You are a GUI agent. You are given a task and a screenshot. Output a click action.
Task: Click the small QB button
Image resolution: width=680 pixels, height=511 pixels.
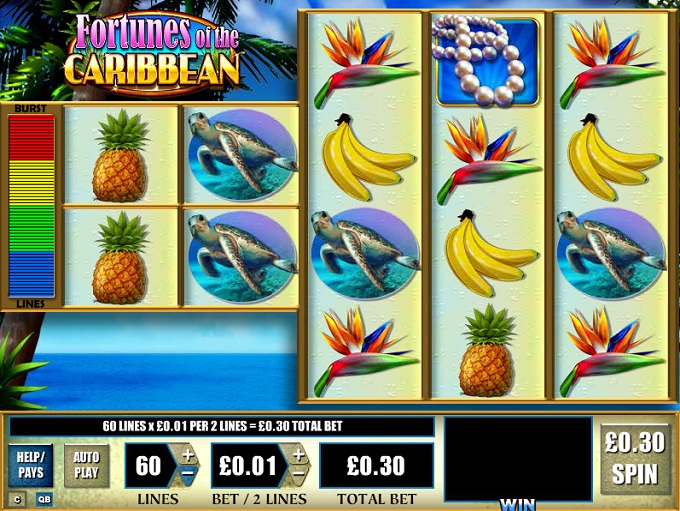[43, 498]
